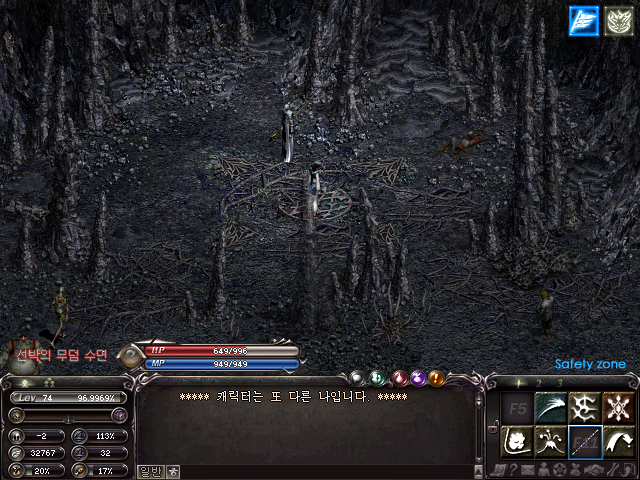Activate the comet streak skill slot
Viewport: 640px width, 480px height.
click(x=549, y=407)
